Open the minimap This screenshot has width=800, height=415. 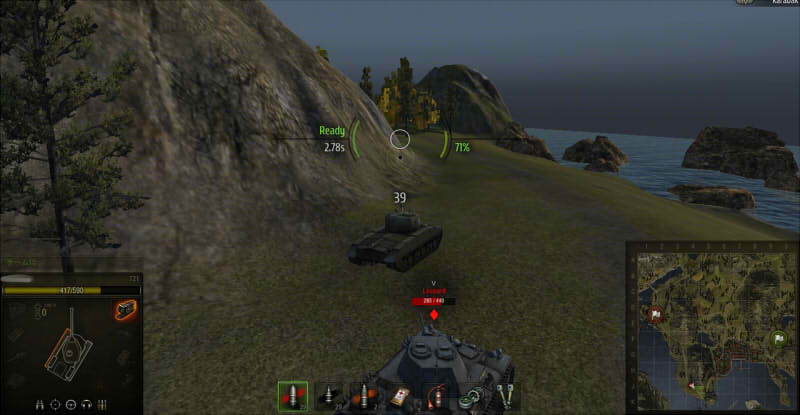(x=713, y=326)
